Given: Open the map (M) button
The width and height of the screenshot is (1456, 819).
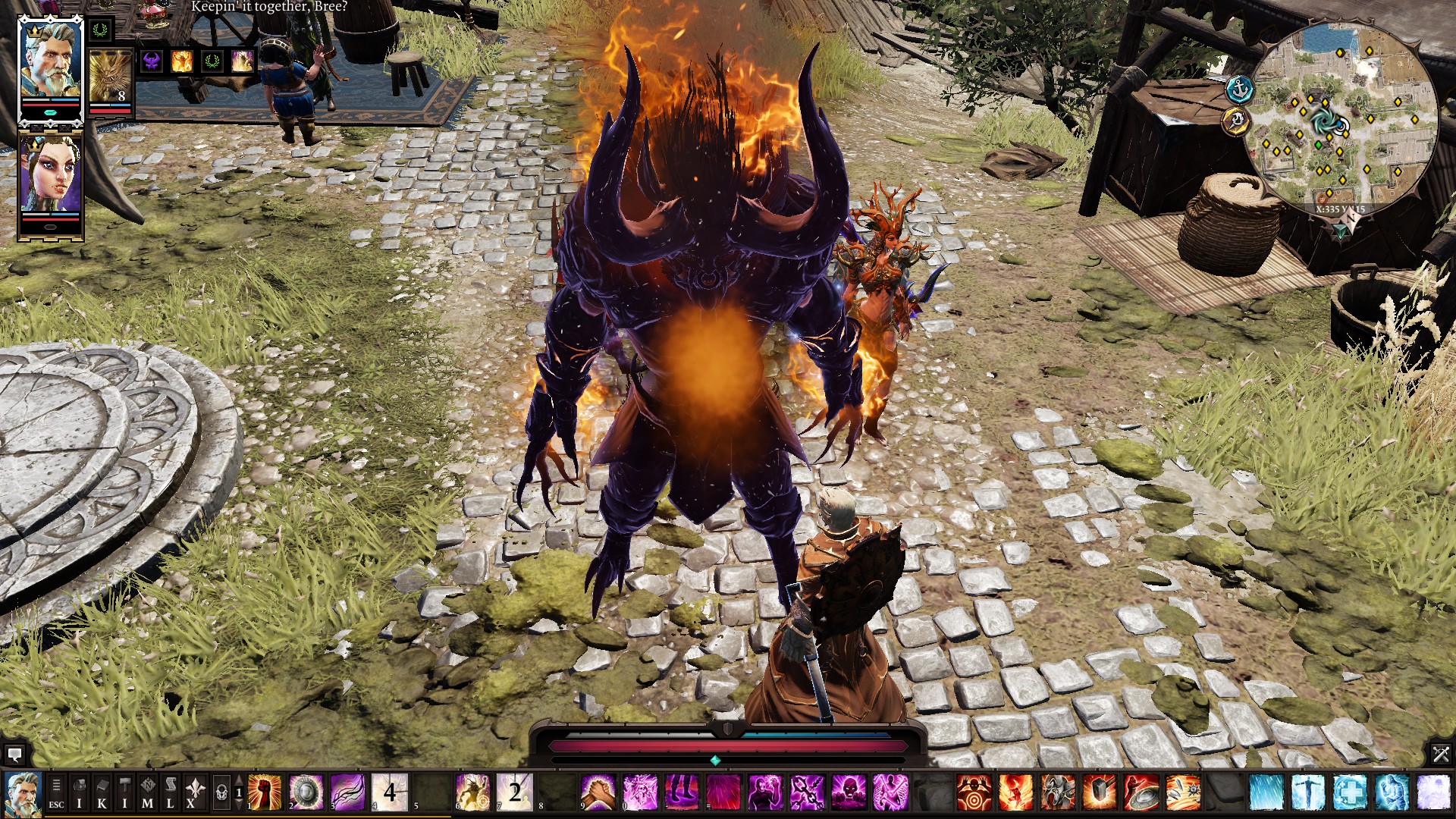Looking at the screenshot, I should [148, 793].
